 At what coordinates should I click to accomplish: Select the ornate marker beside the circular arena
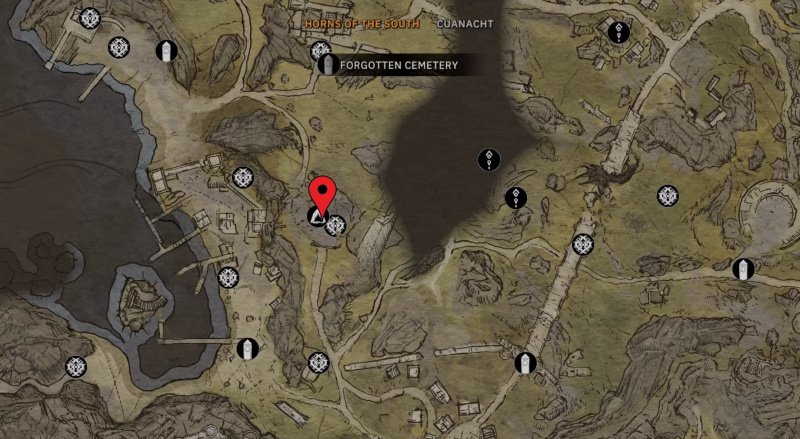(667, 196)
